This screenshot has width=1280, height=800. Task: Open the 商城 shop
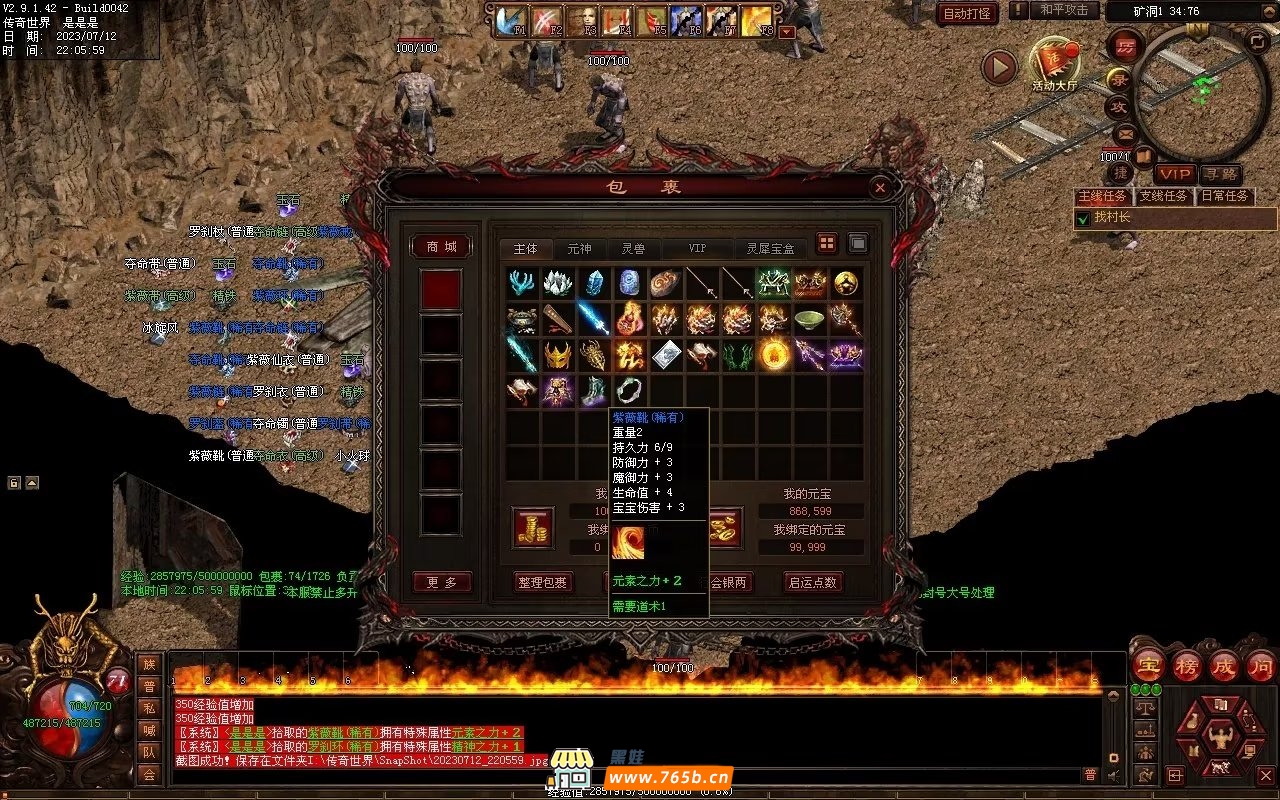click(441, 247)
